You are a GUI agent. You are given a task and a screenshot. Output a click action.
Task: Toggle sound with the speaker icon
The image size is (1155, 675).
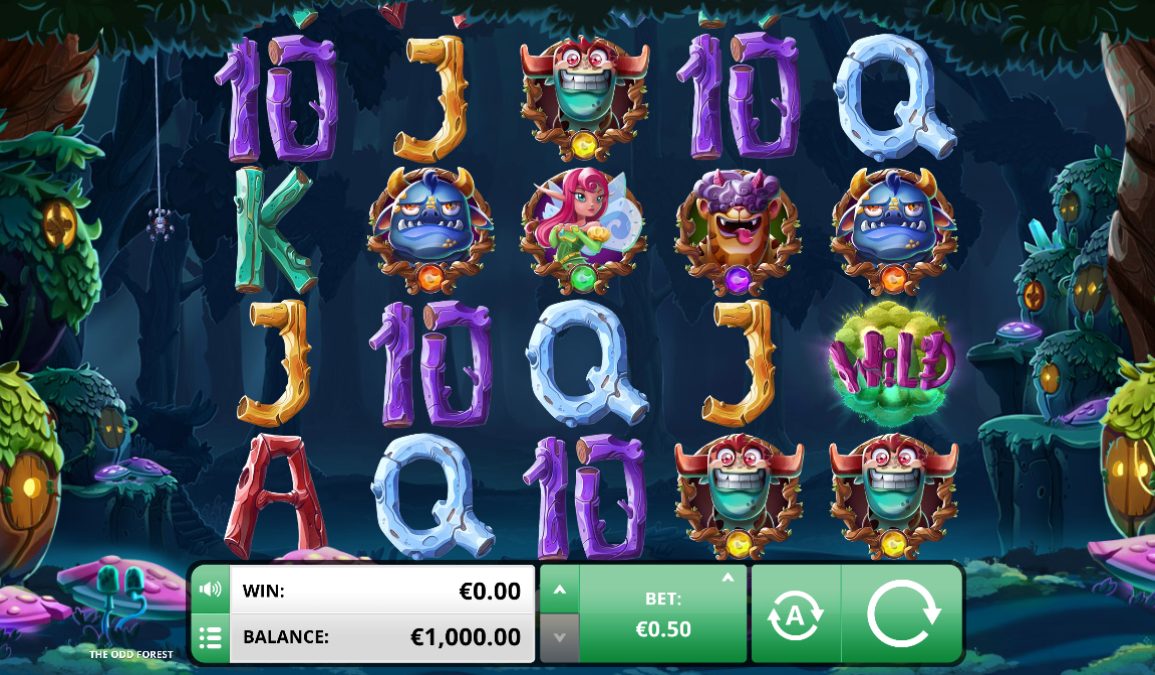coord(210,589)
